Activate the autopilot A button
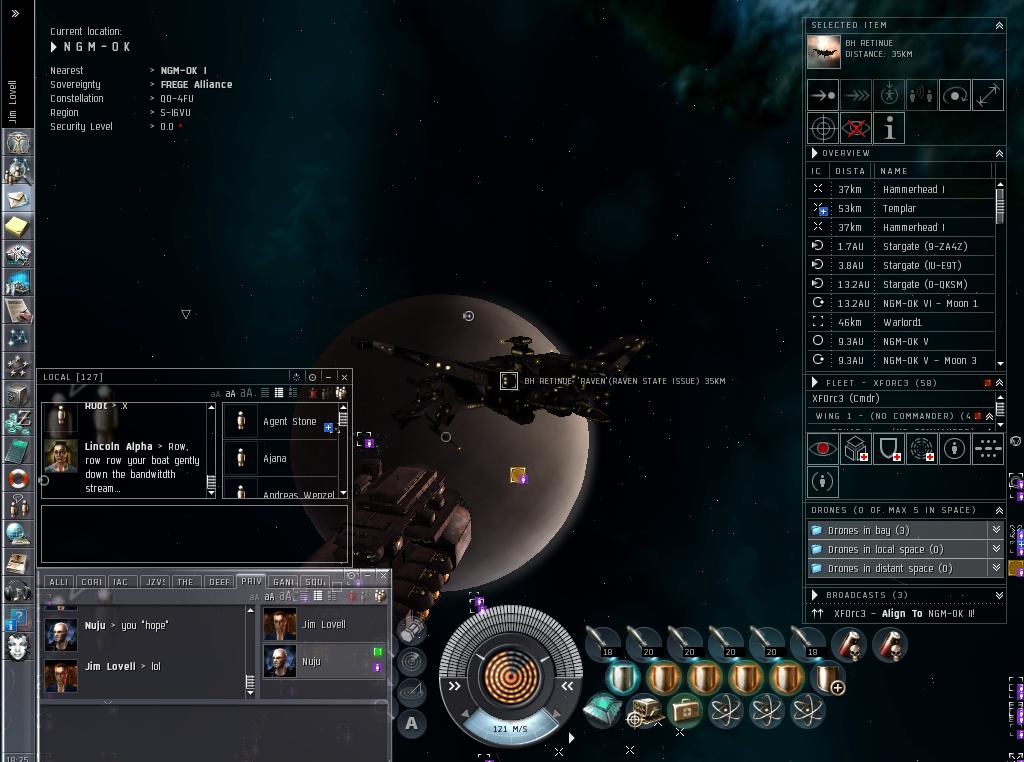1024x762 pixels. (412, 723)
